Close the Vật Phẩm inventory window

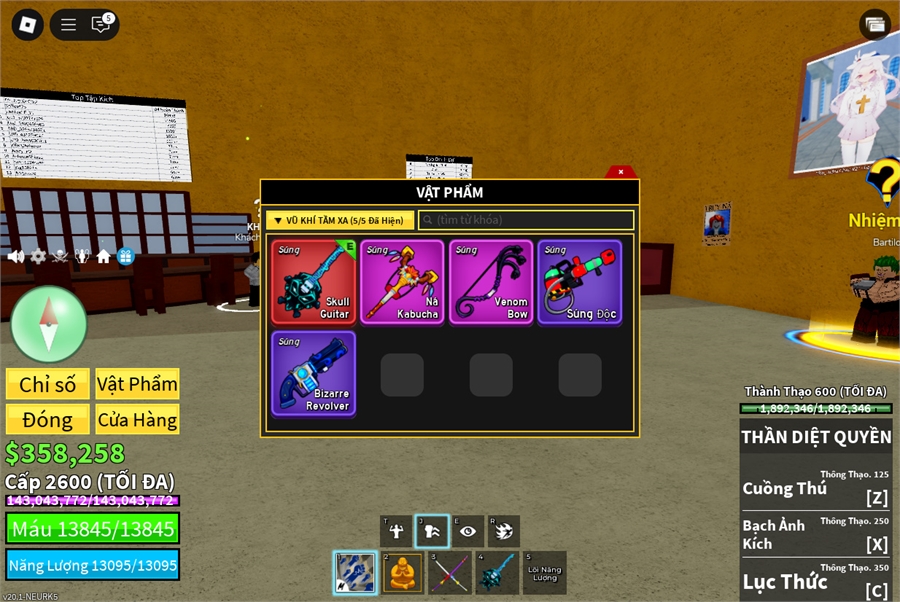click(621, 172)
